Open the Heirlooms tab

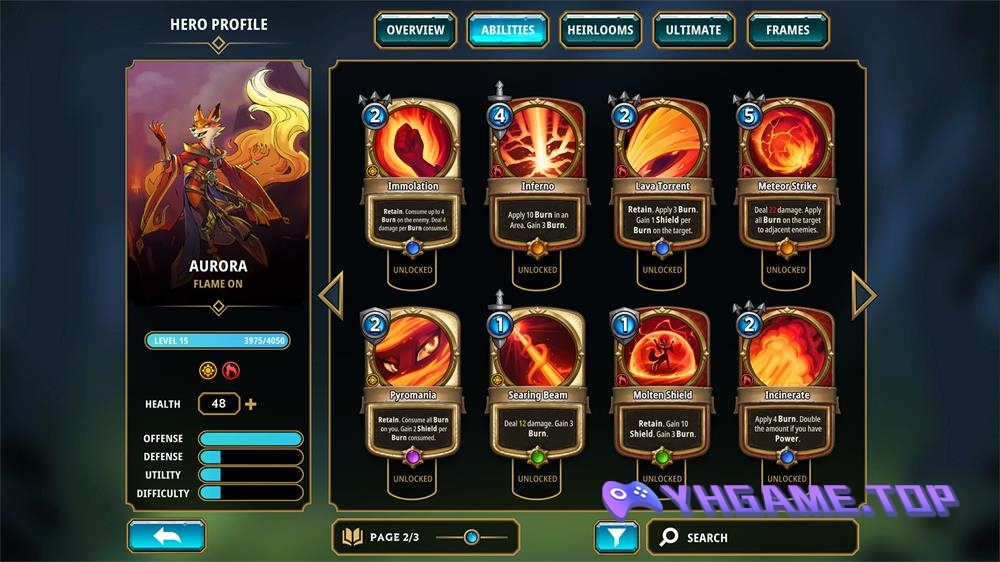[x=600, y=30]
